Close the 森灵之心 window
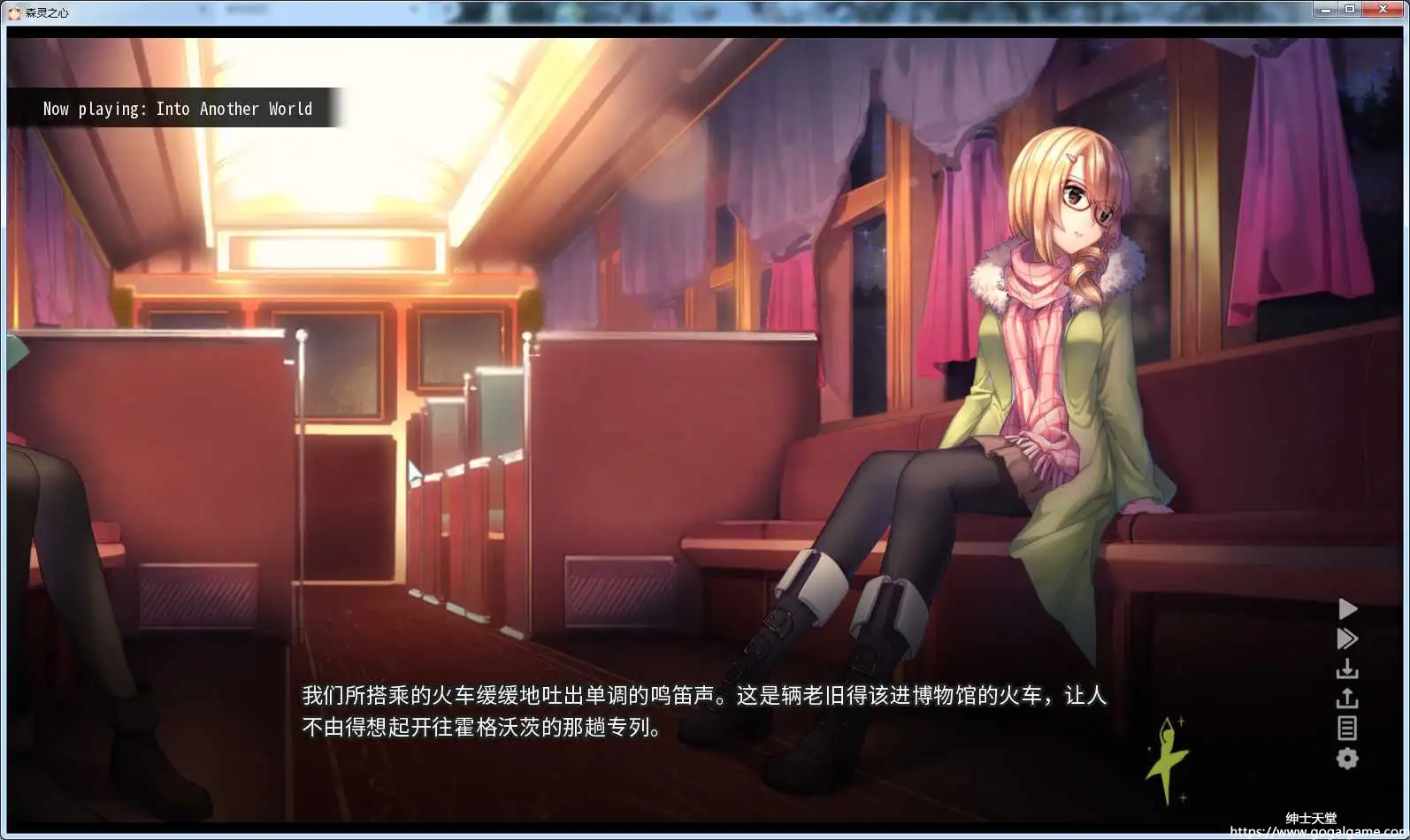This screenshot has width=1410, height=840. click(x=1383, y=9)
